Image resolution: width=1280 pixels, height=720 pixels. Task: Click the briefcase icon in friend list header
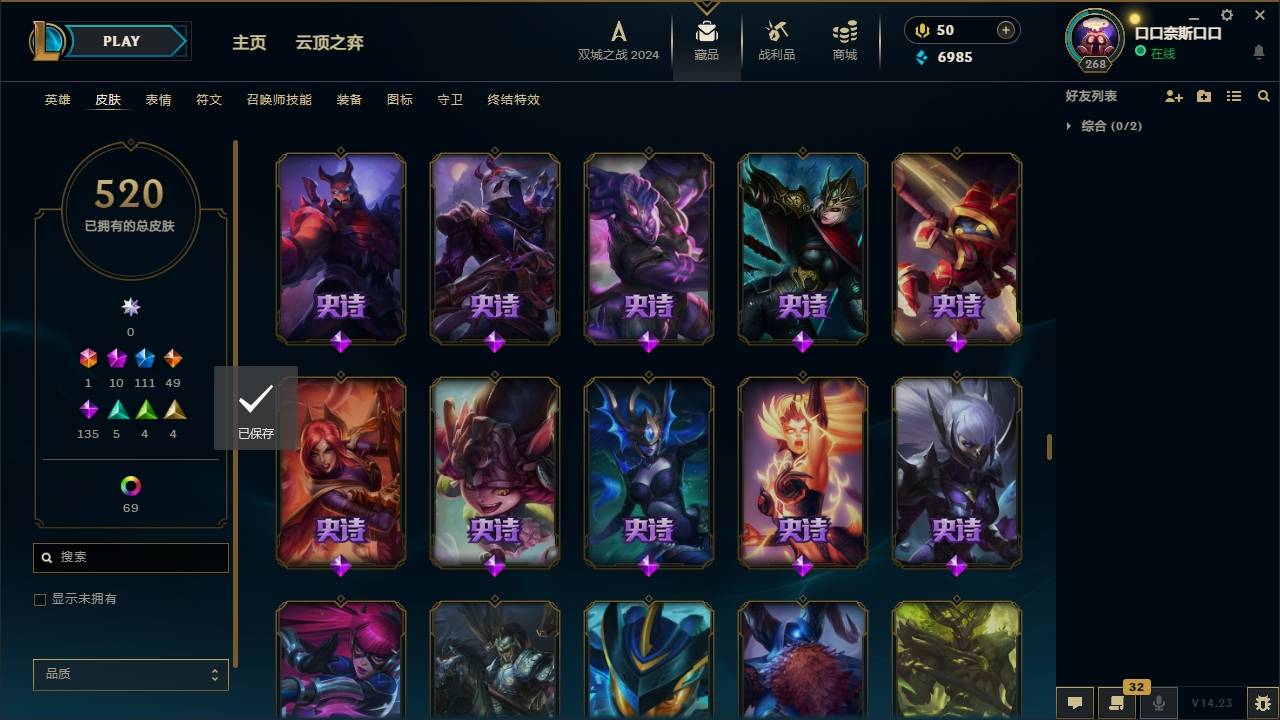point(1204,96)
